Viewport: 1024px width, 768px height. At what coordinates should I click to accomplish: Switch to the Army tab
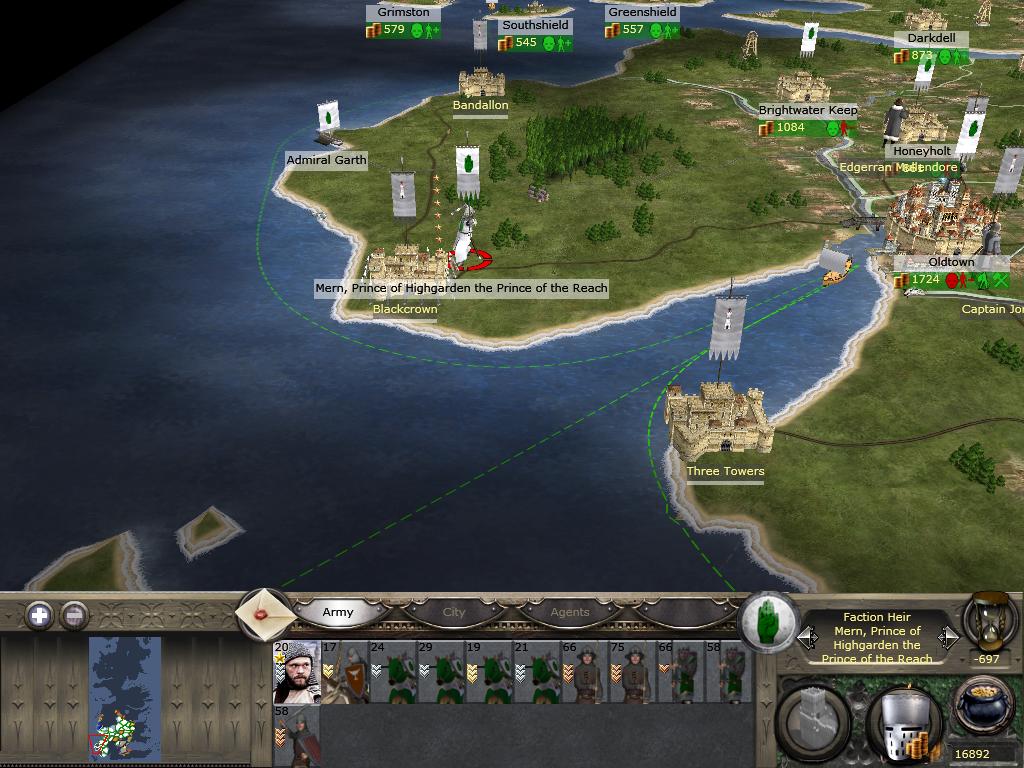[x=338, y=612]
